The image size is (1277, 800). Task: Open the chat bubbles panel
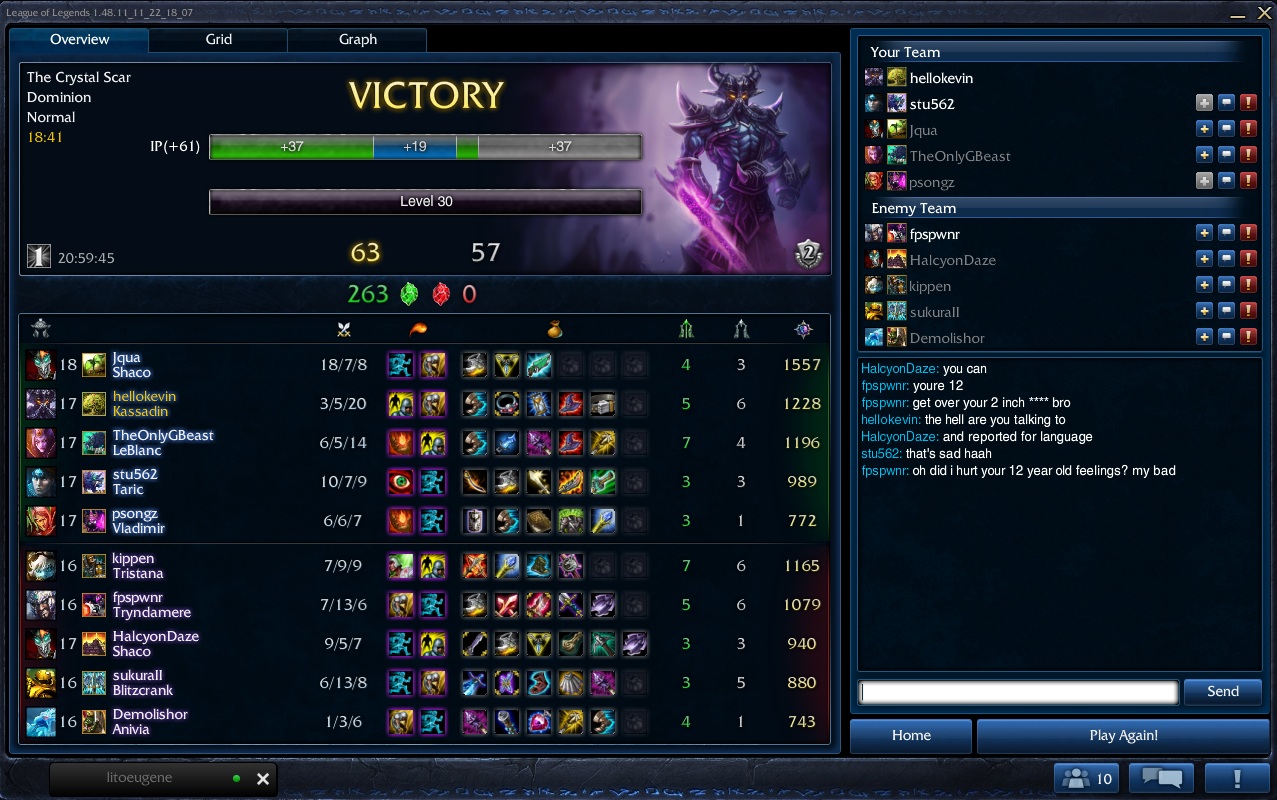coord(1161,779)
